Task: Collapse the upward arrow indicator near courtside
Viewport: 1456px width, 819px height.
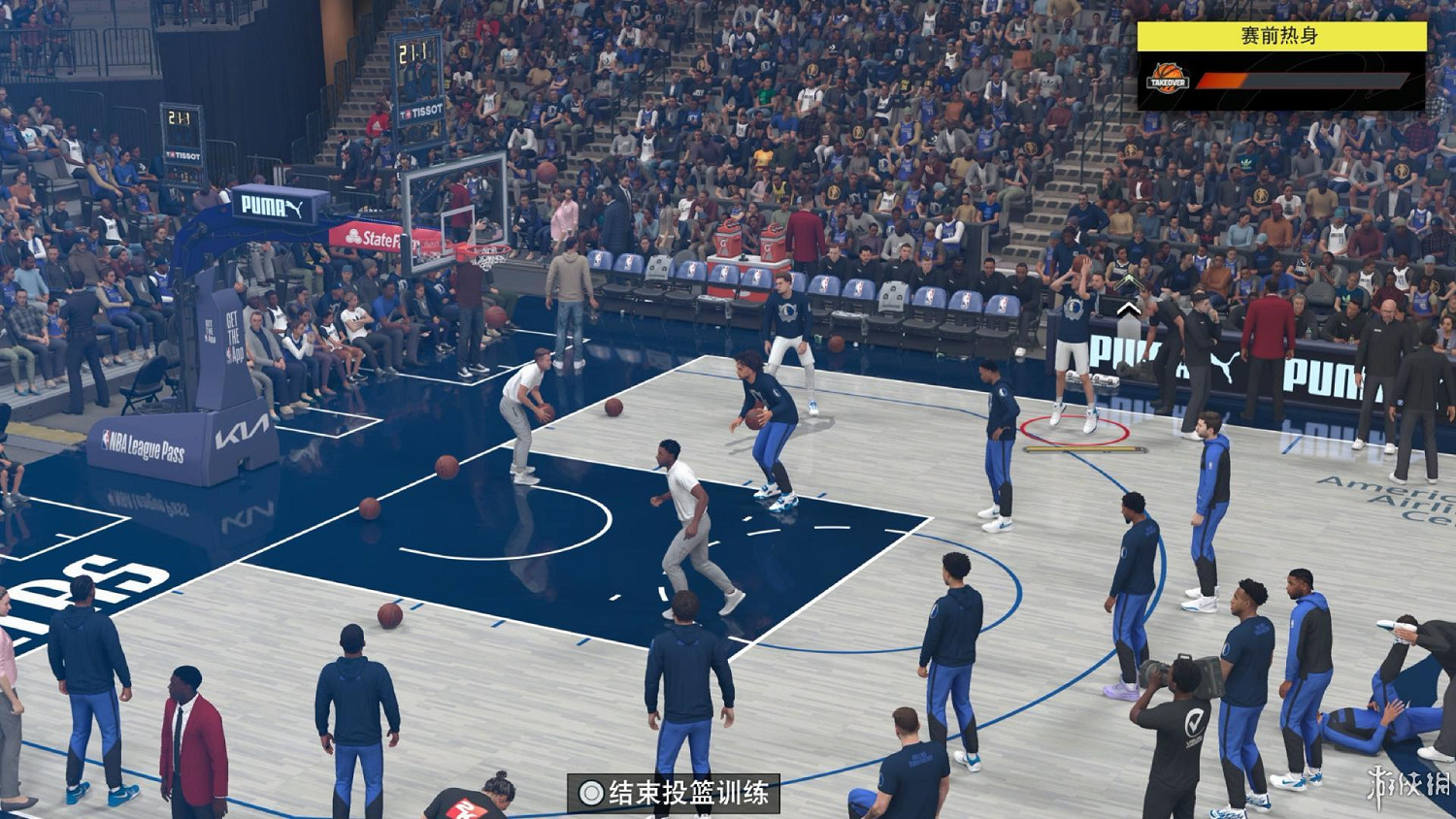Action: point(1128,309)
